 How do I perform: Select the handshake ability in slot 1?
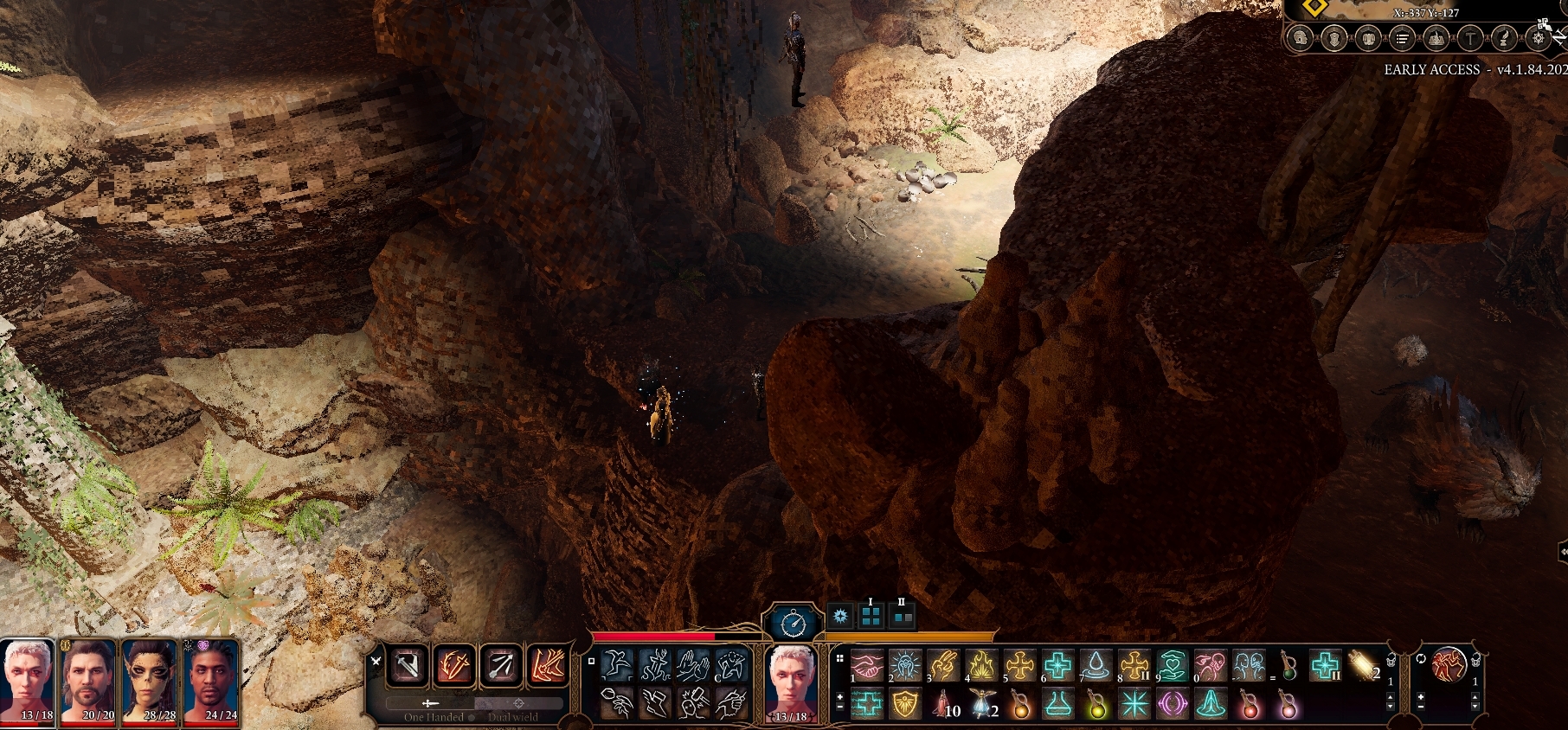pyautogui.click(x=867, y=666)
